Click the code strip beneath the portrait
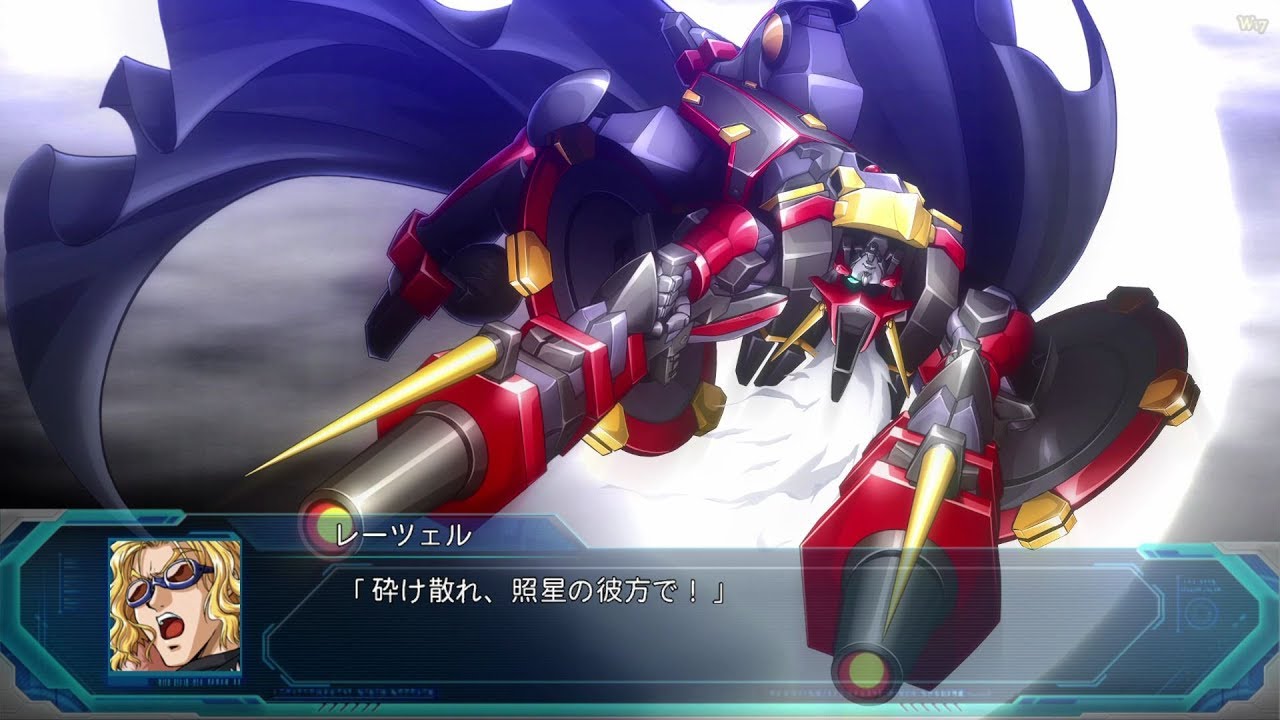Viewport: 1280px width, 720px height. 197,681
